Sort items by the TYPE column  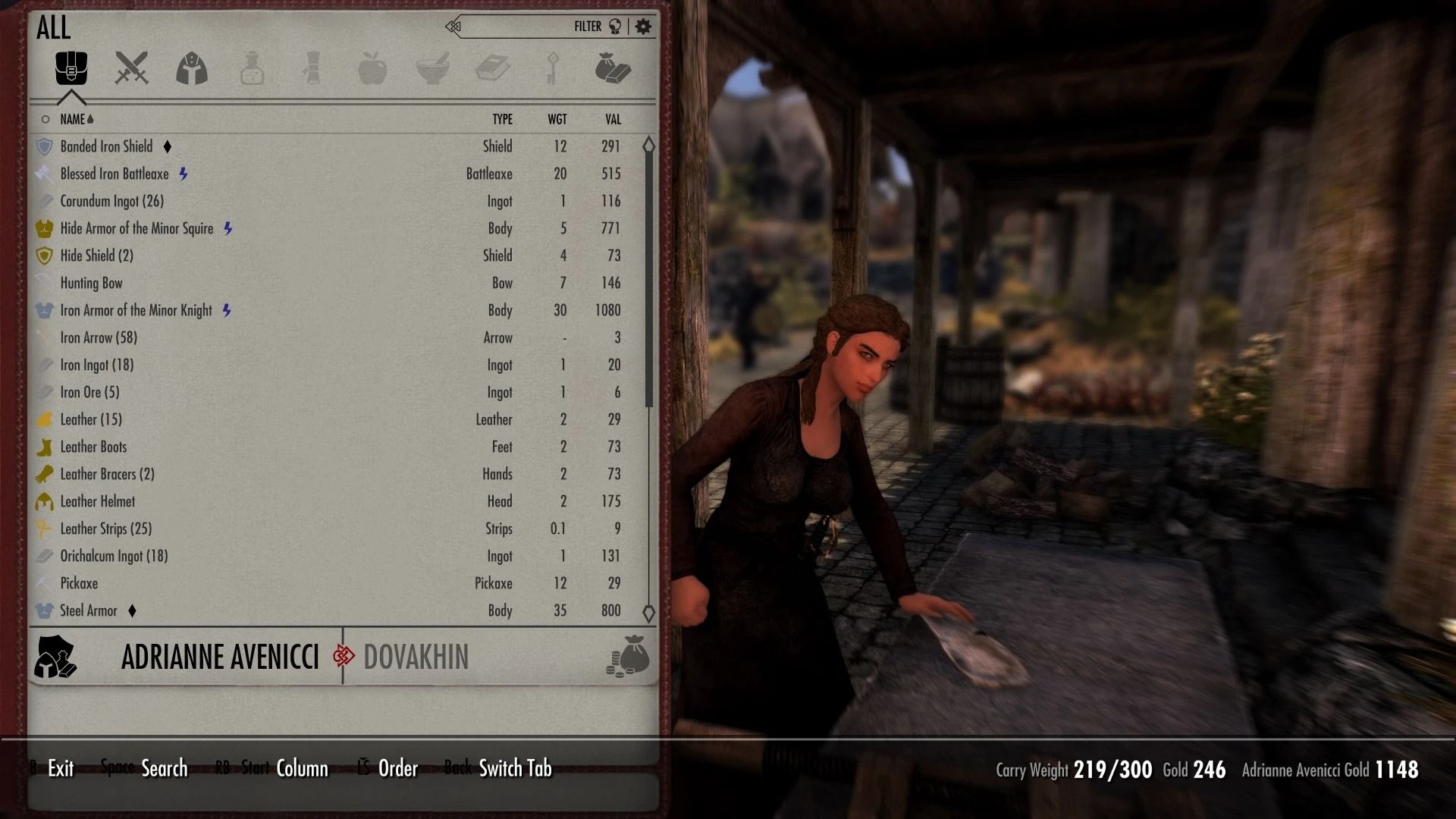502,119
